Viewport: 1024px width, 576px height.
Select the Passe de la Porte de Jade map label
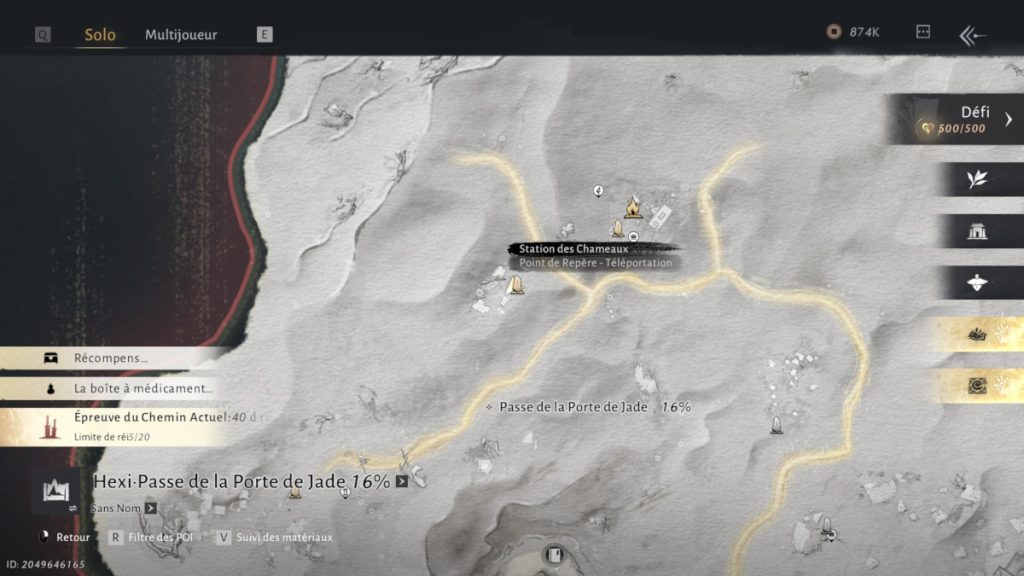point(573,407)
